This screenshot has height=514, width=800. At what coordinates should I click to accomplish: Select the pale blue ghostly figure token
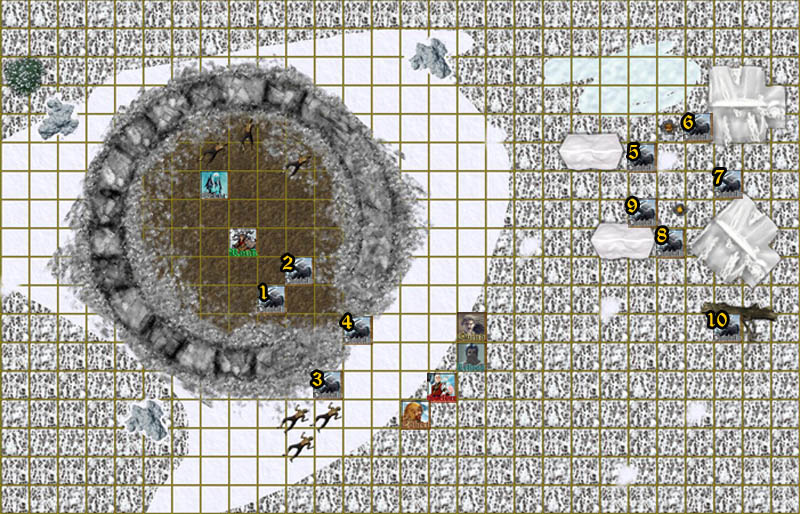pyautogui.click(x=214, y=185)
